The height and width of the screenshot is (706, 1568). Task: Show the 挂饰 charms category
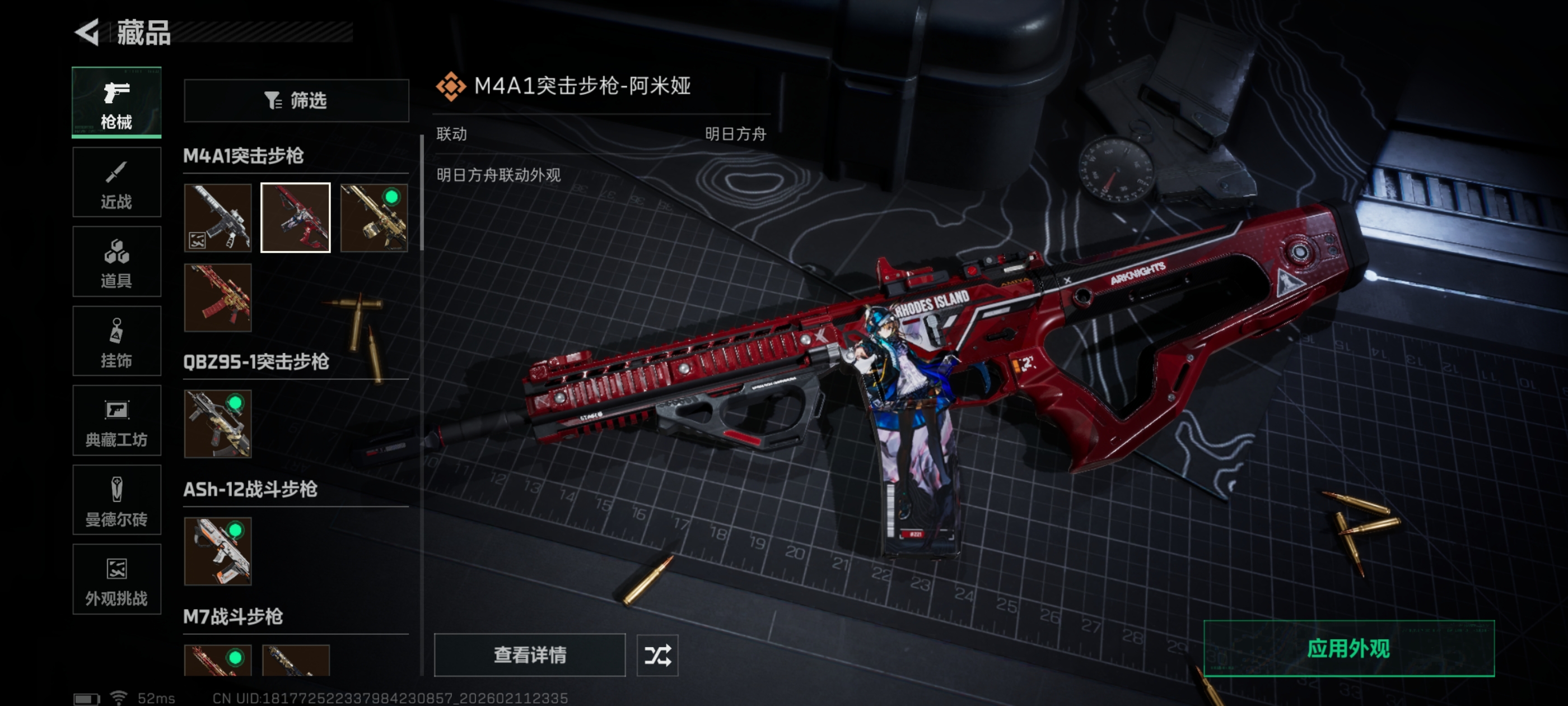click(116, 341)
